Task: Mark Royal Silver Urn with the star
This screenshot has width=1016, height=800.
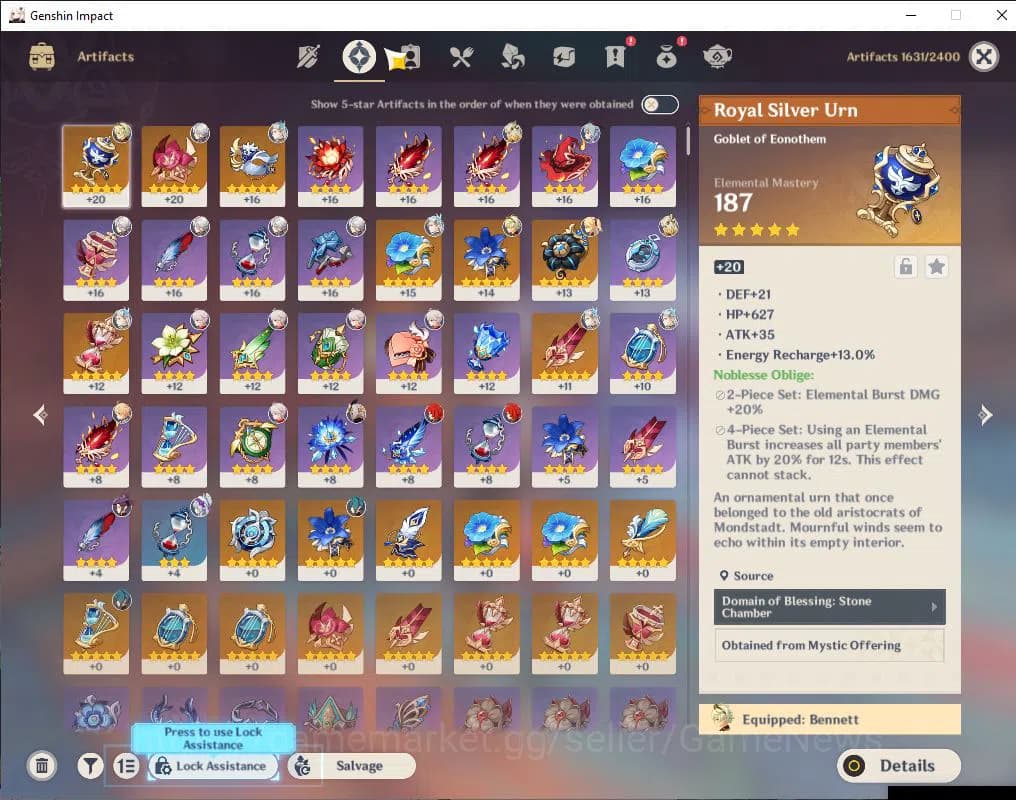Action: point(936,267)
